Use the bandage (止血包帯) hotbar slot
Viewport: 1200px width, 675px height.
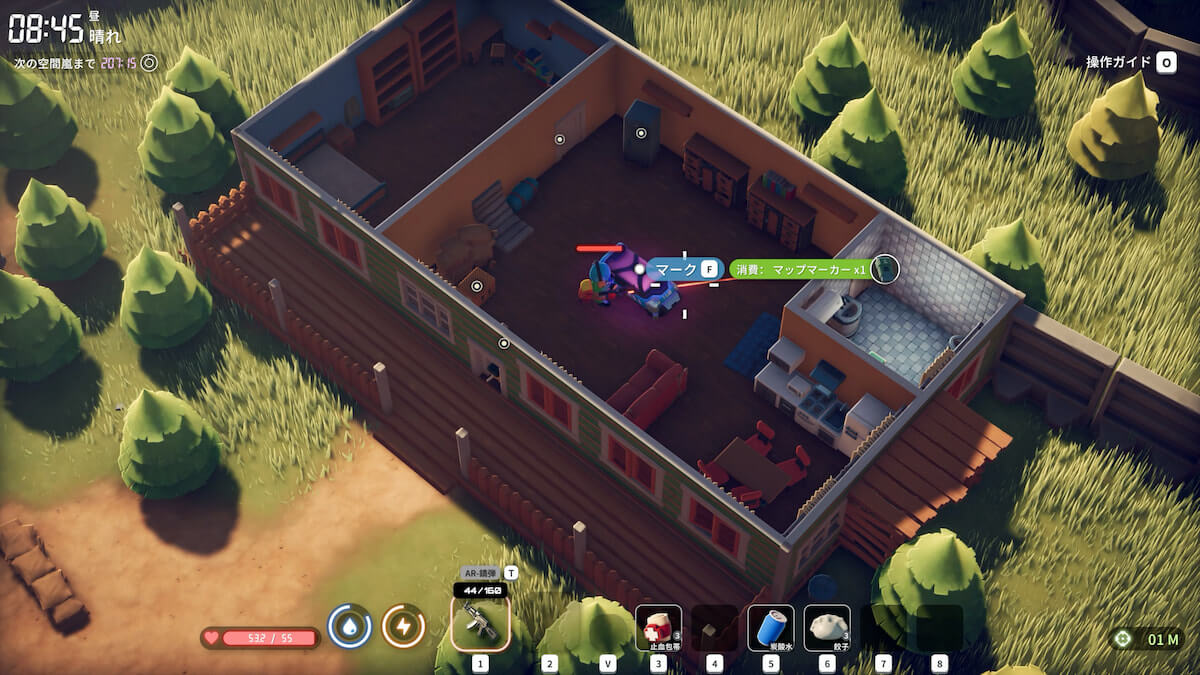point(658,628)
